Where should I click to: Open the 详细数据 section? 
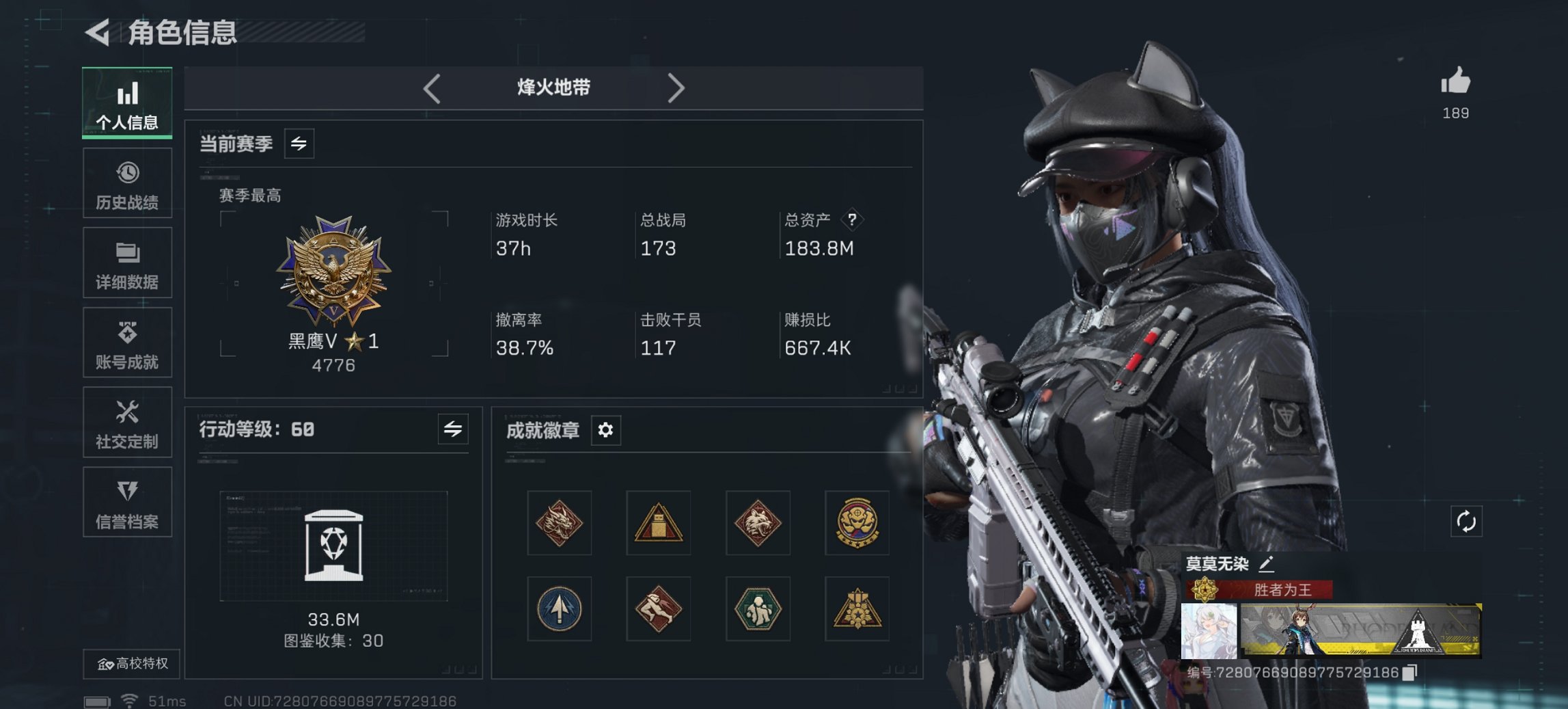[x=127, y=263]
